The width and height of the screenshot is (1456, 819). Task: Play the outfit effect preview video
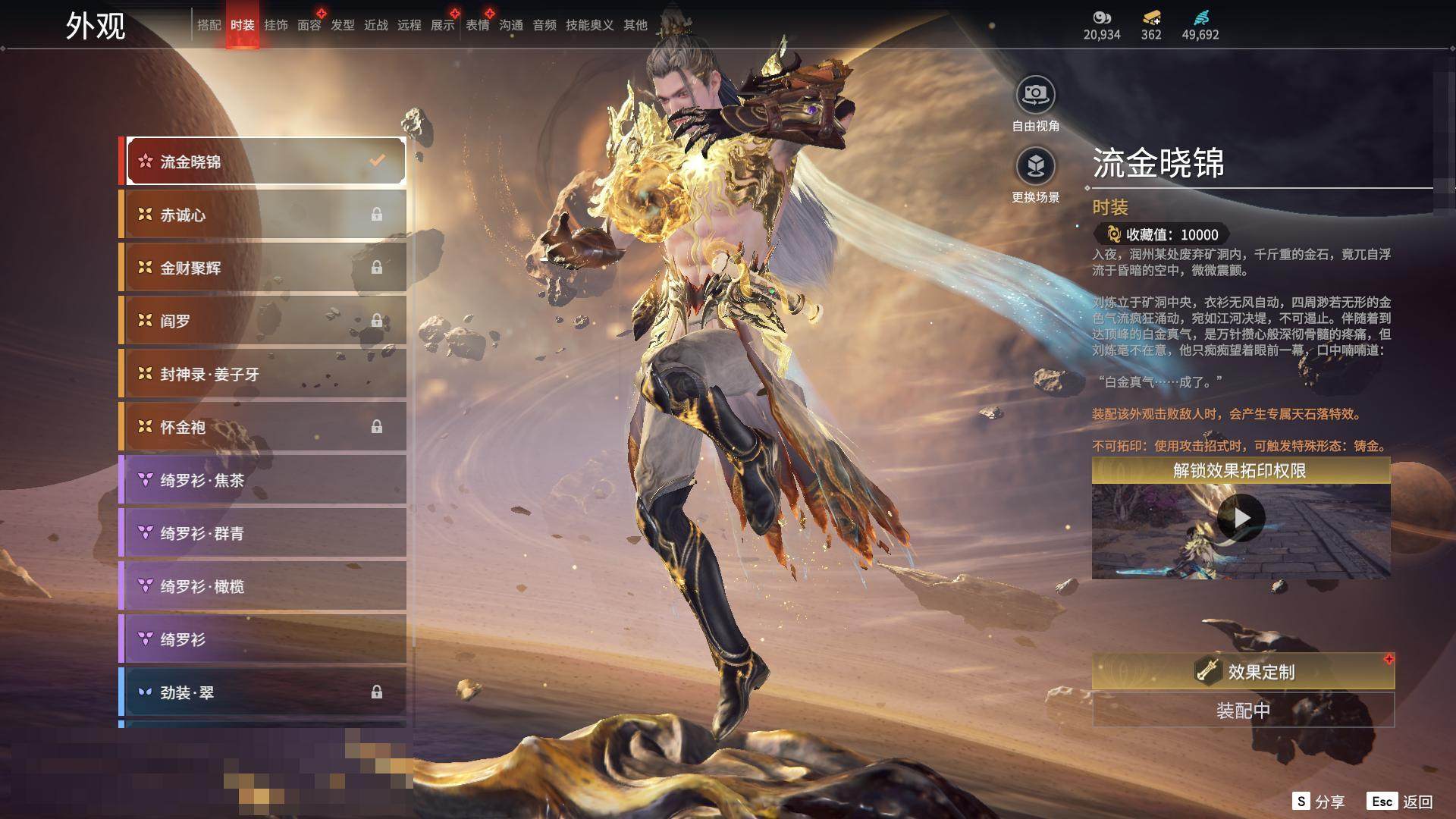[1241, 518]
